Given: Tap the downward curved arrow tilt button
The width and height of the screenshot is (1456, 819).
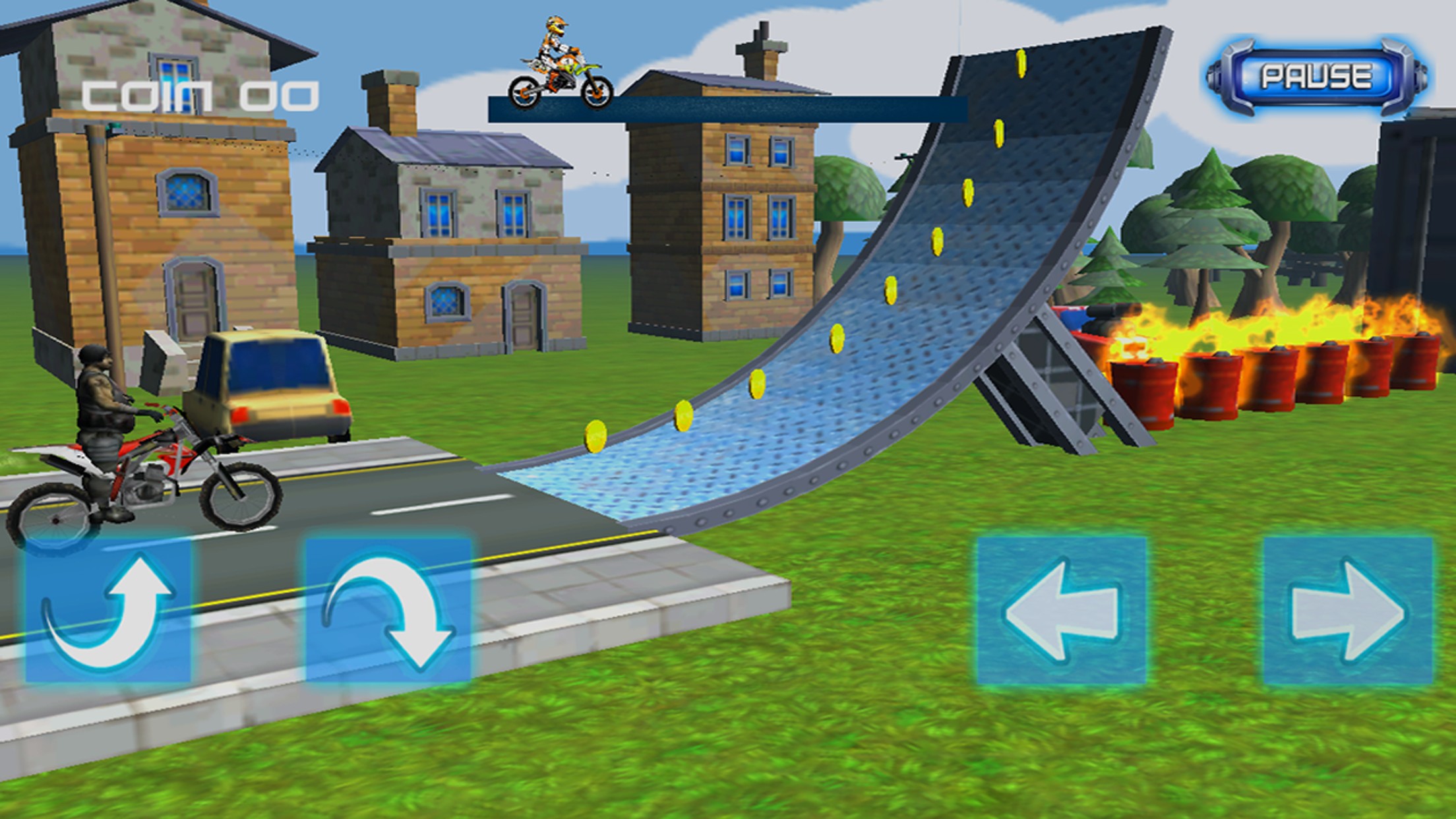Looking at the screenshot, I should tap(388, 610).
